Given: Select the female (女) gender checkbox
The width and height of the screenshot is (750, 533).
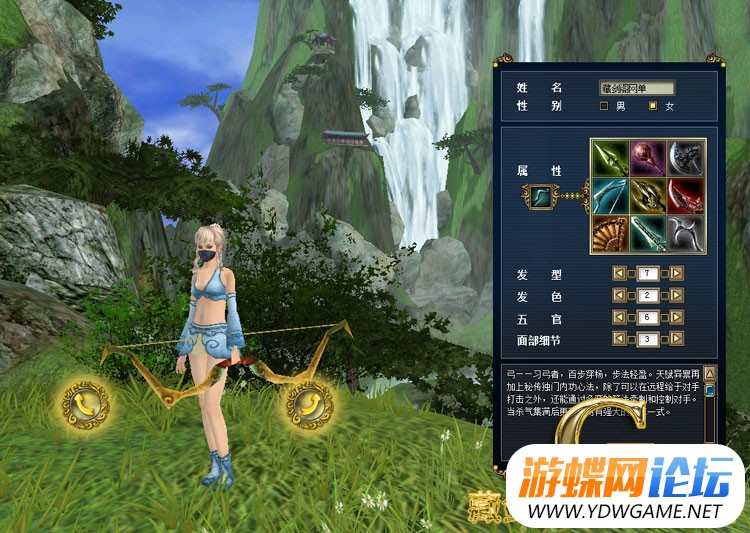Looking at the screenshot, I should pyautogui.click(x=654, y=106).
